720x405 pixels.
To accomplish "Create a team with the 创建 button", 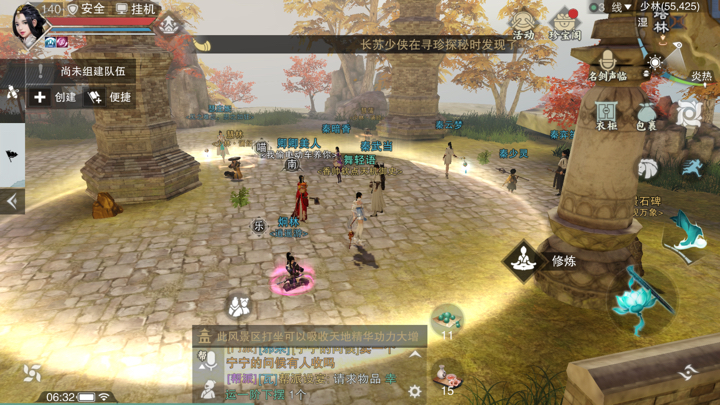I will click(55, 97).
